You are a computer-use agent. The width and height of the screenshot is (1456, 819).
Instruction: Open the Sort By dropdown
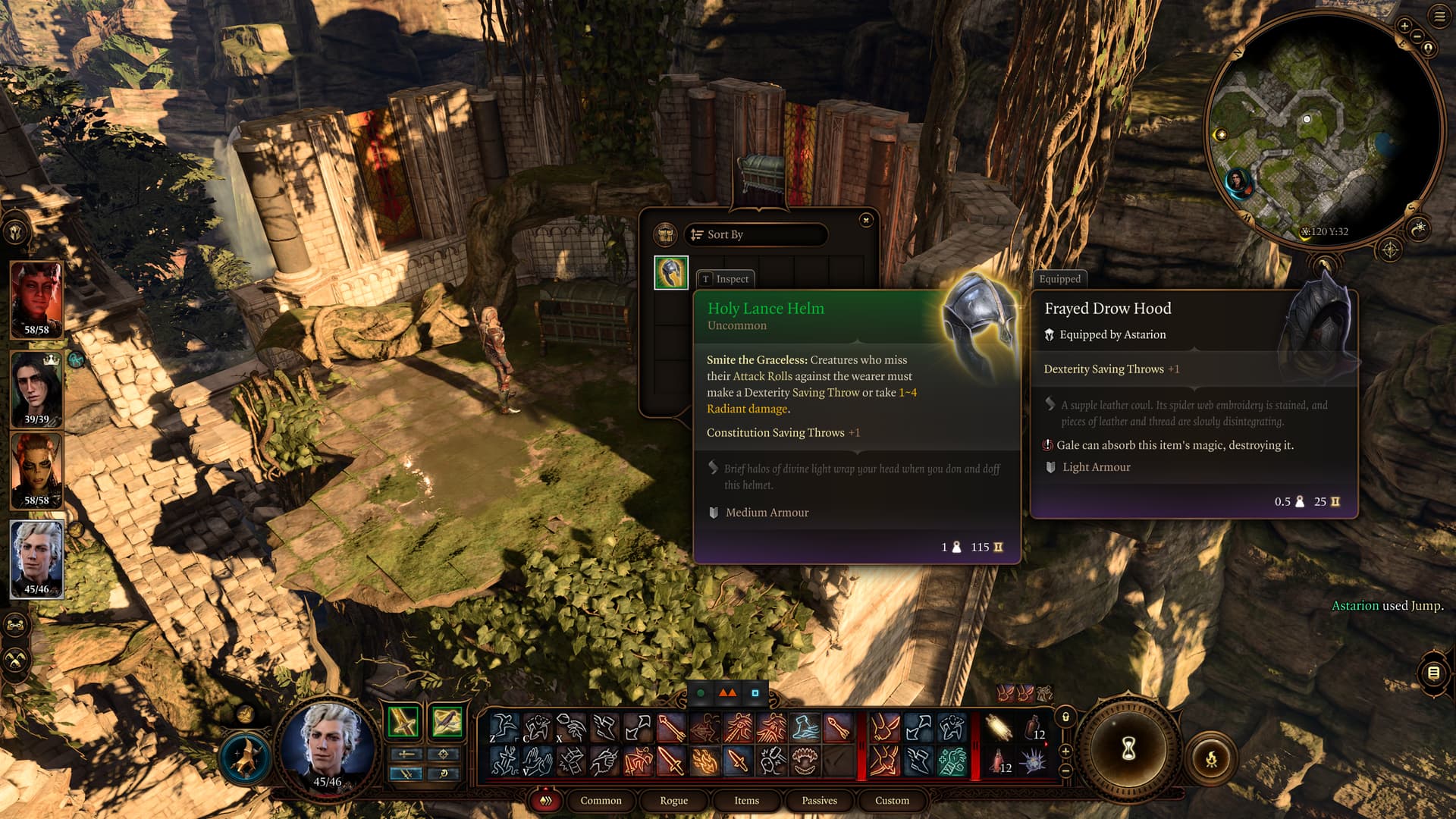(755, 234)
